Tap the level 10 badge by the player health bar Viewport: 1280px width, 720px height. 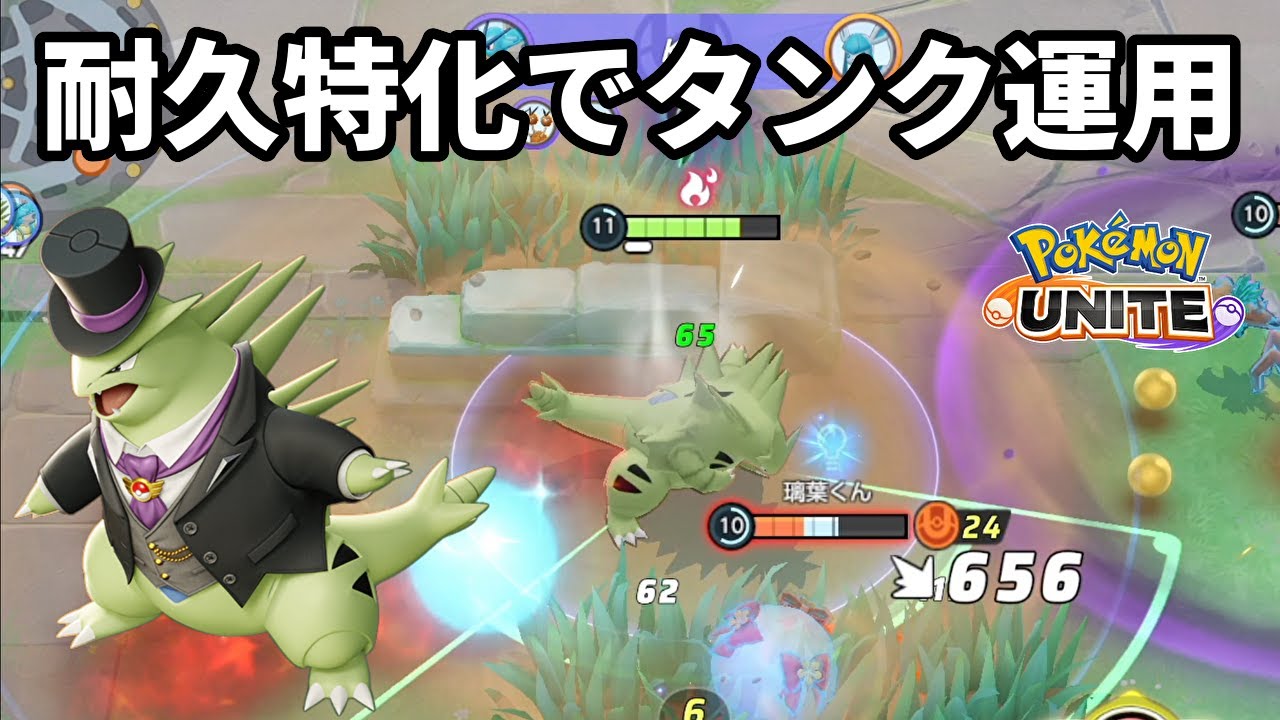pos(730,523)
